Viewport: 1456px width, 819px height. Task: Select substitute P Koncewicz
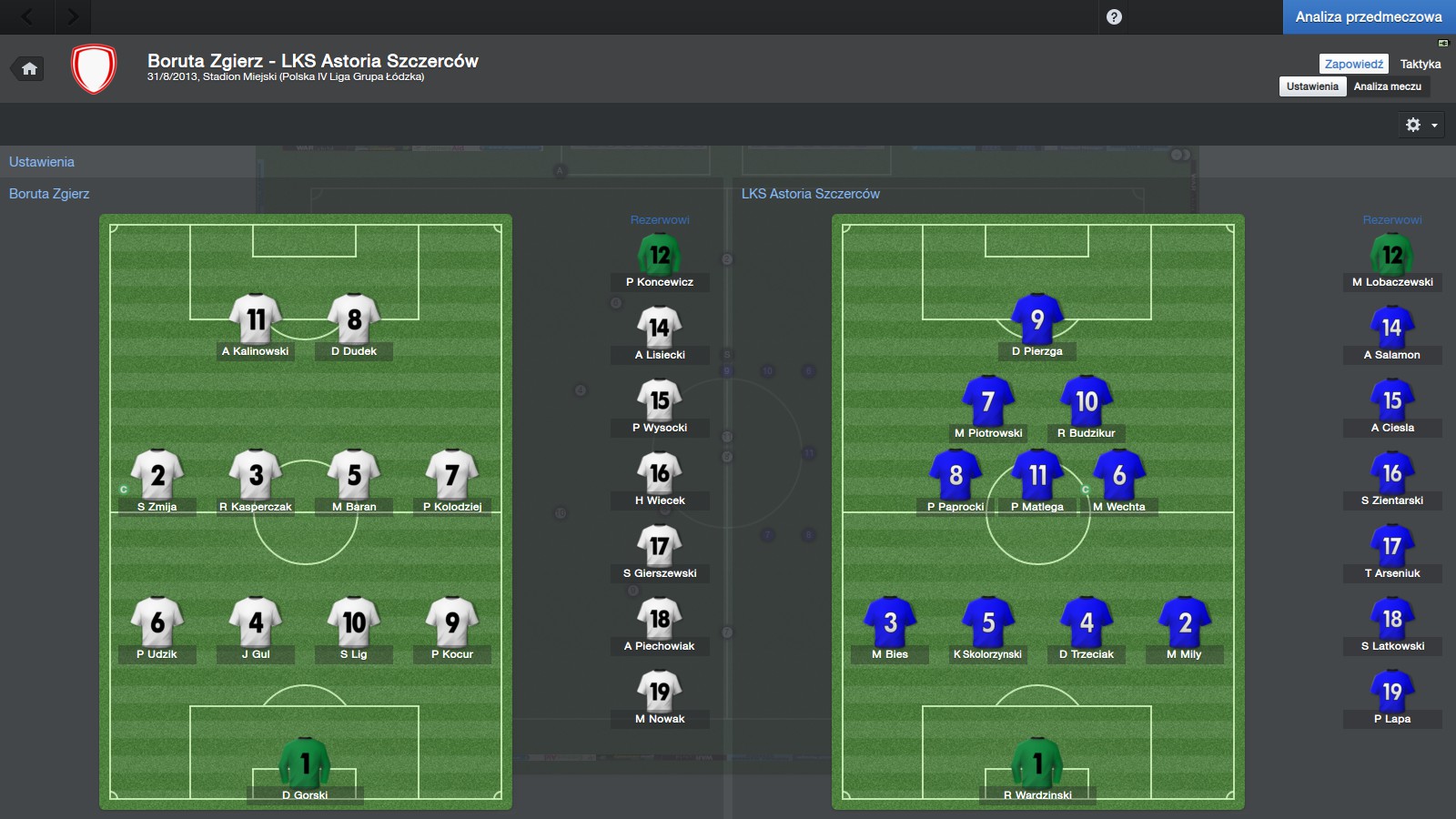[x=660, y=258]
